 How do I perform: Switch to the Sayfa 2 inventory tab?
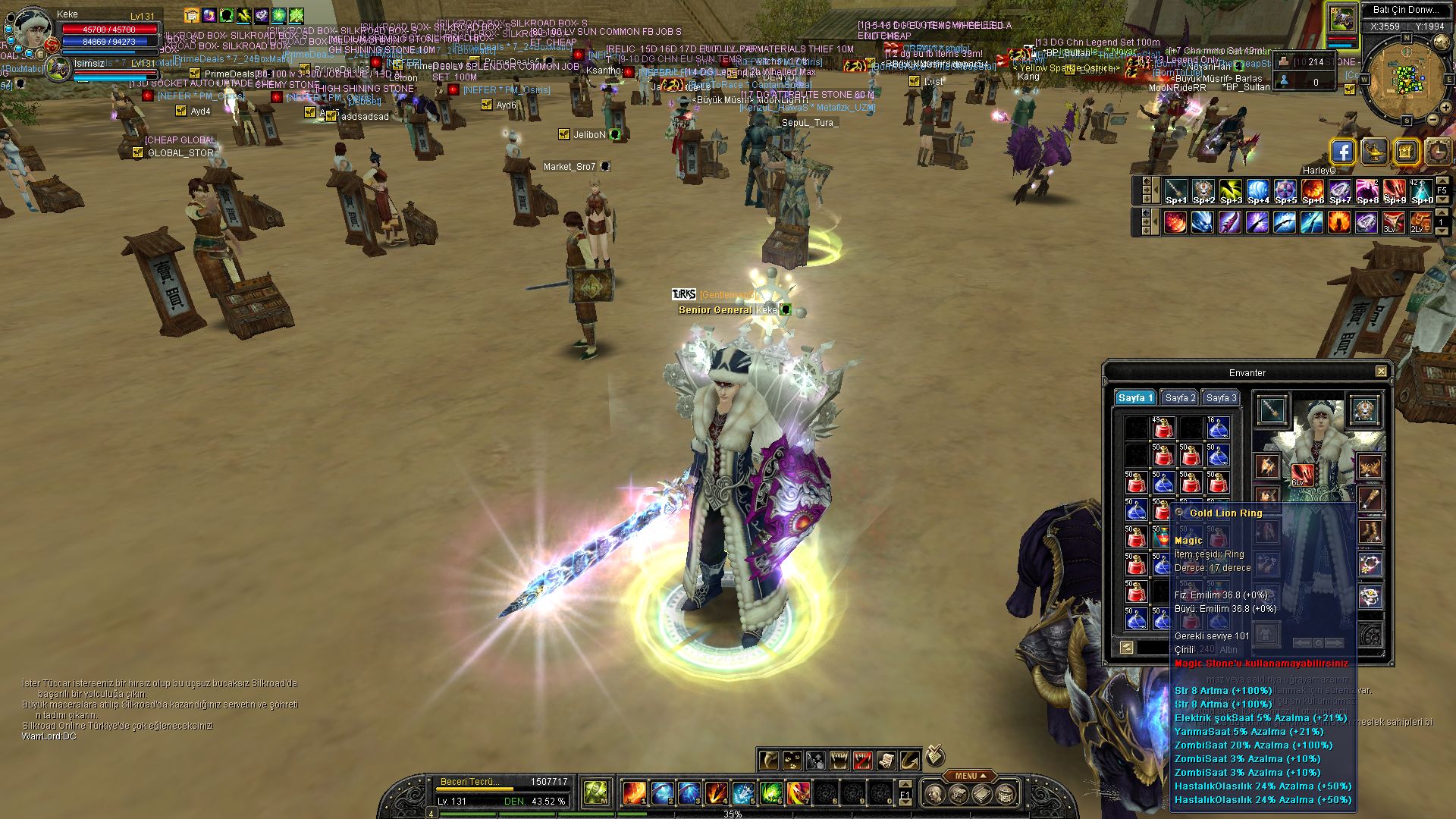click(x=1180, y=398)
